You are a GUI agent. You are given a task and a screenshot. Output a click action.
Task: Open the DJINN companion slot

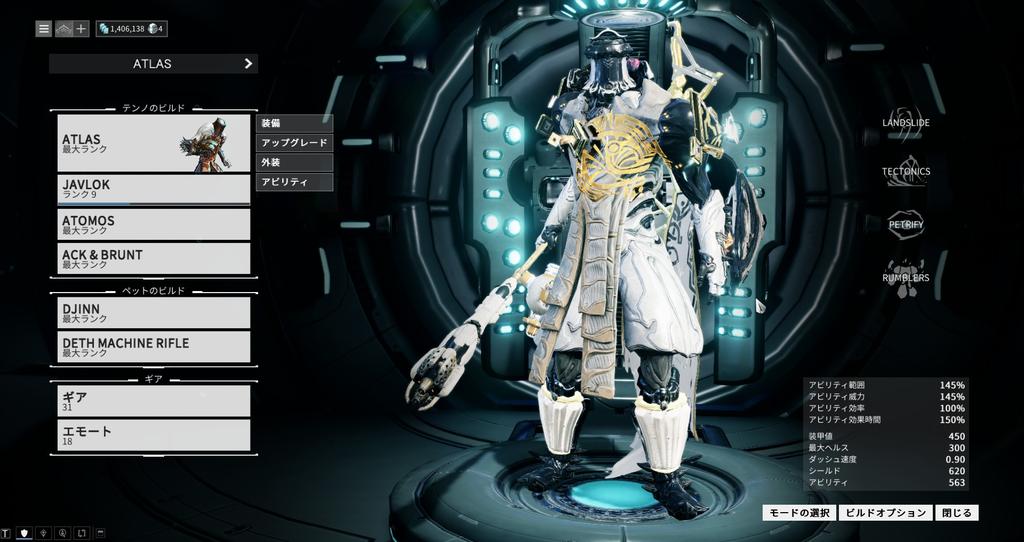pos(153,313)
